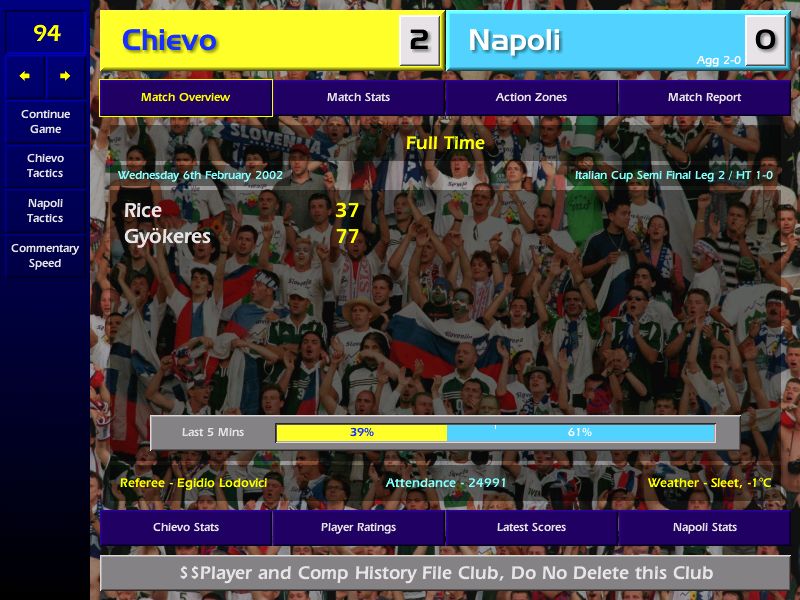Viewport: 800px width, 600px height.
Task: Go forward with the right arrow
Action: [x=65, y=76]
